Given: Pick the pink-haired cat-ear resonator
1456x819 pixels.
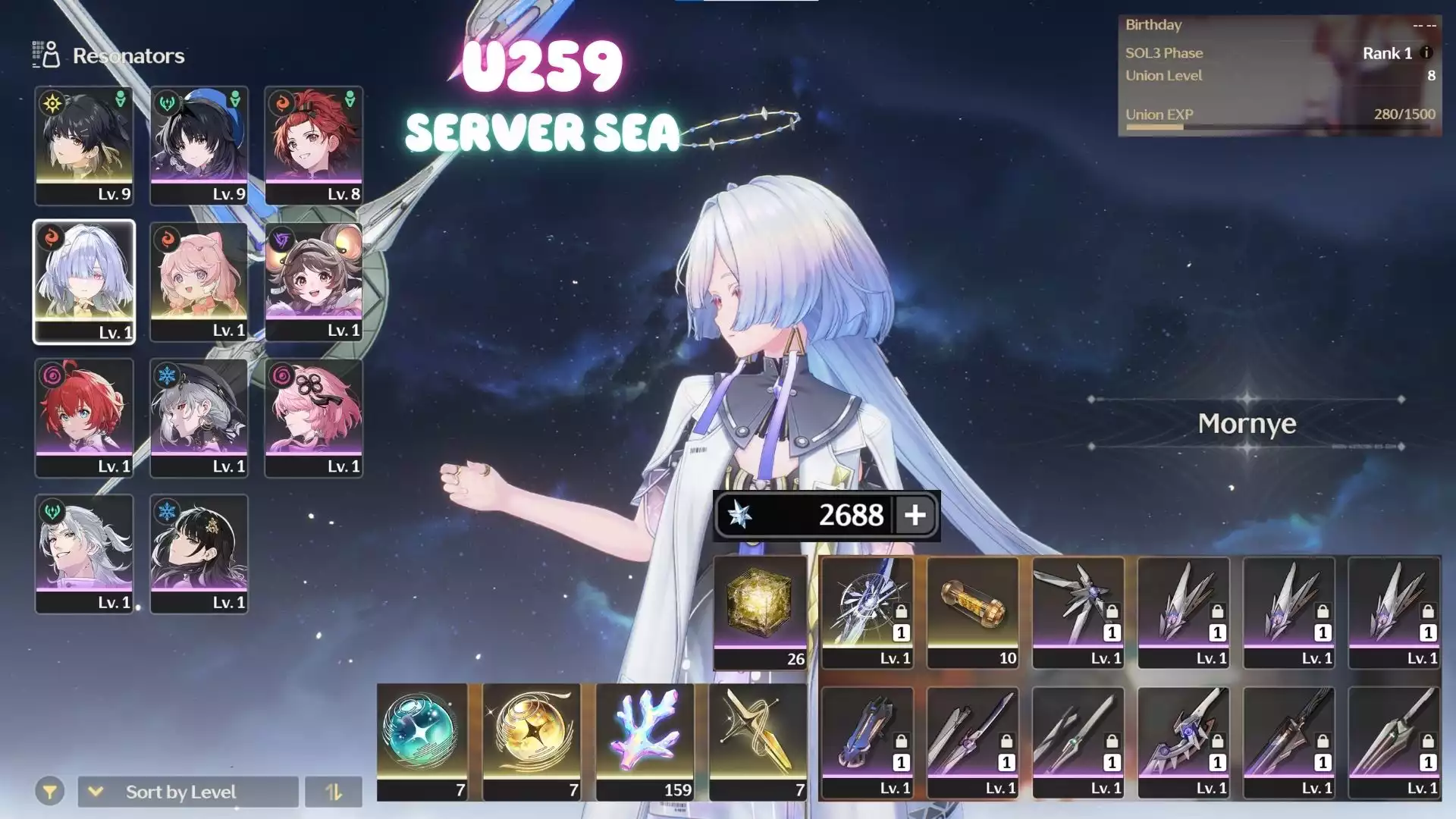Looking at the screenshot, I should pyautogui.click(x=199, y=282).
